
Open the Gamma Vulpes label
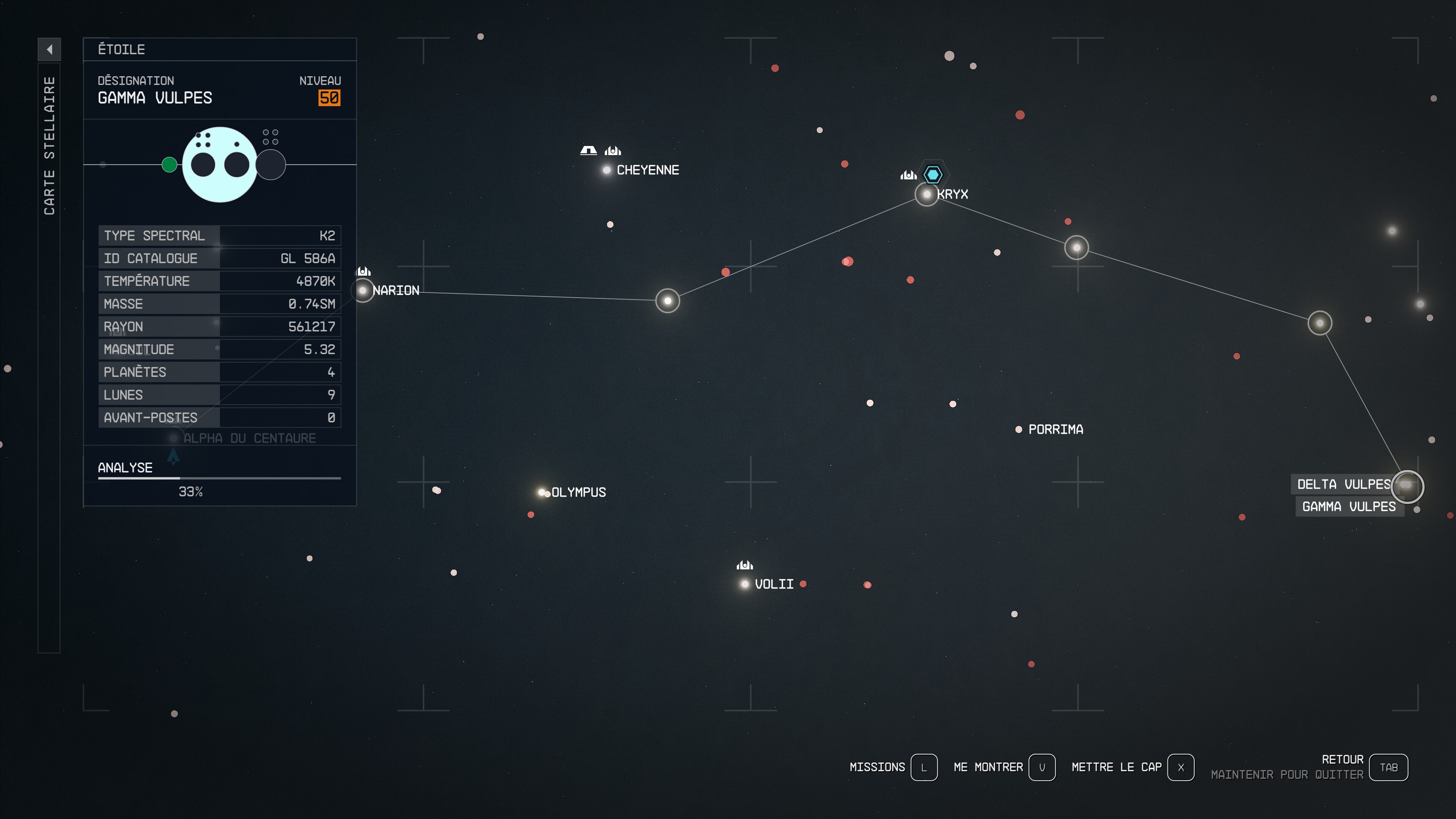pyautogui.click(x=1350, y=507)
